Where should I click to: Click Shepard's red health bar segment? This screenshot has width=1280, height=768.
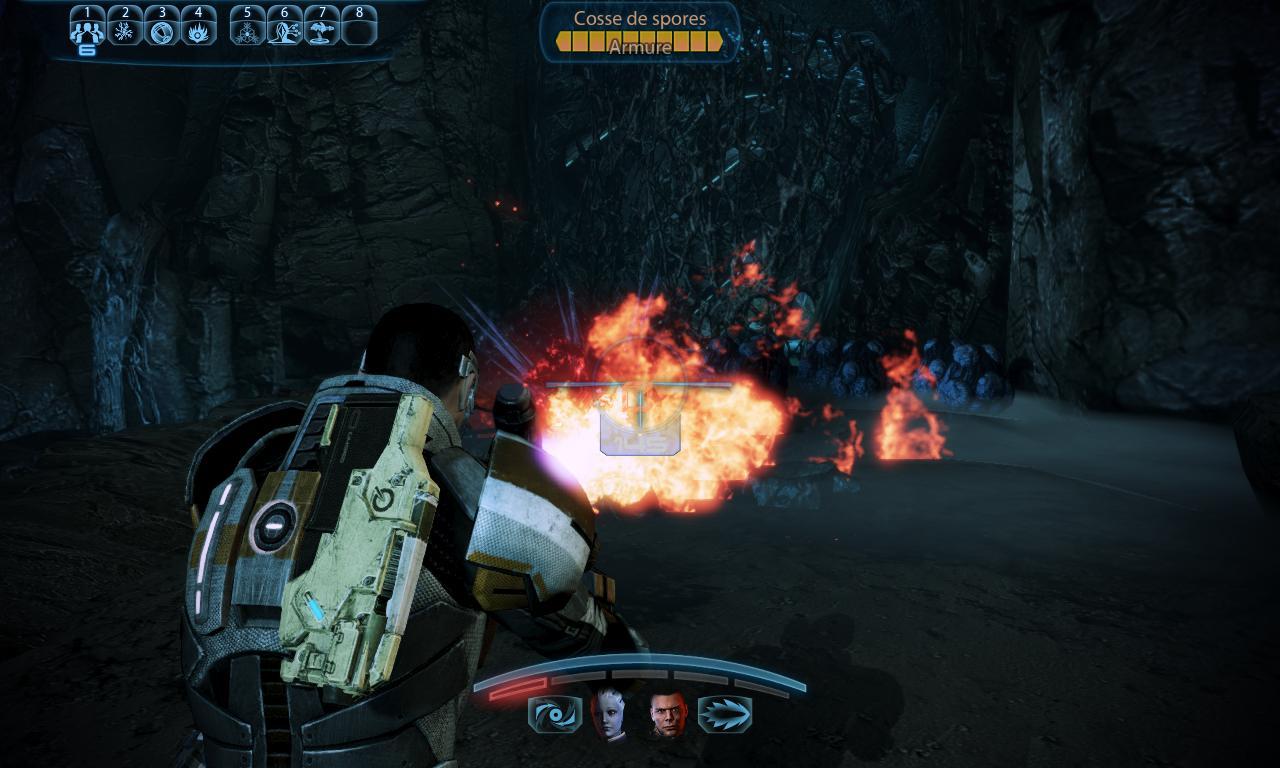515,689
